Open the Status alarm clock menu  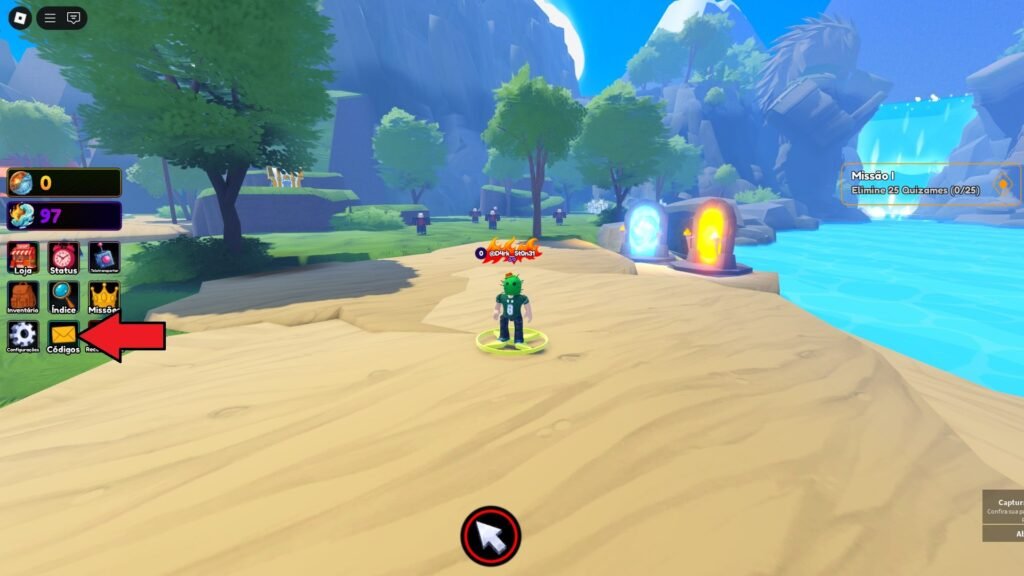pos(63,257)
